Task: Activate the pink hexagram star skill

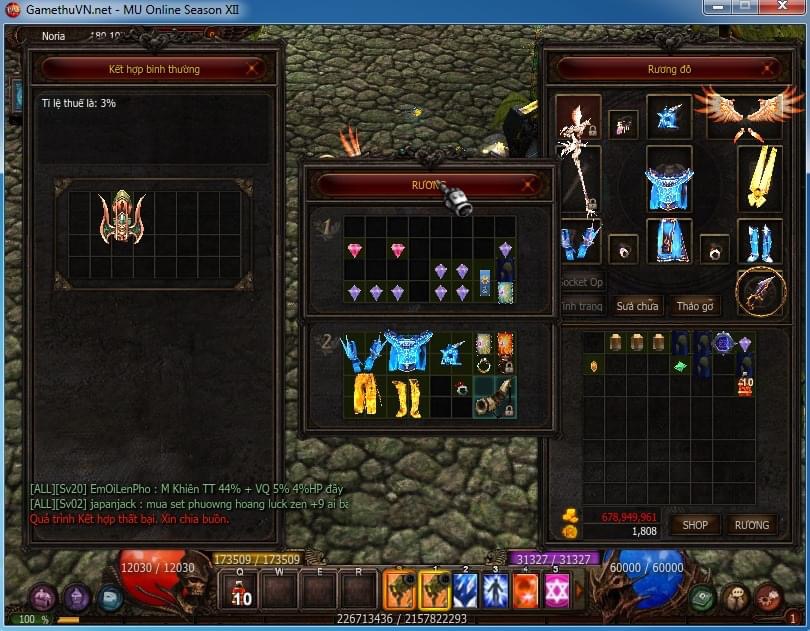Action: click(556, 590)
